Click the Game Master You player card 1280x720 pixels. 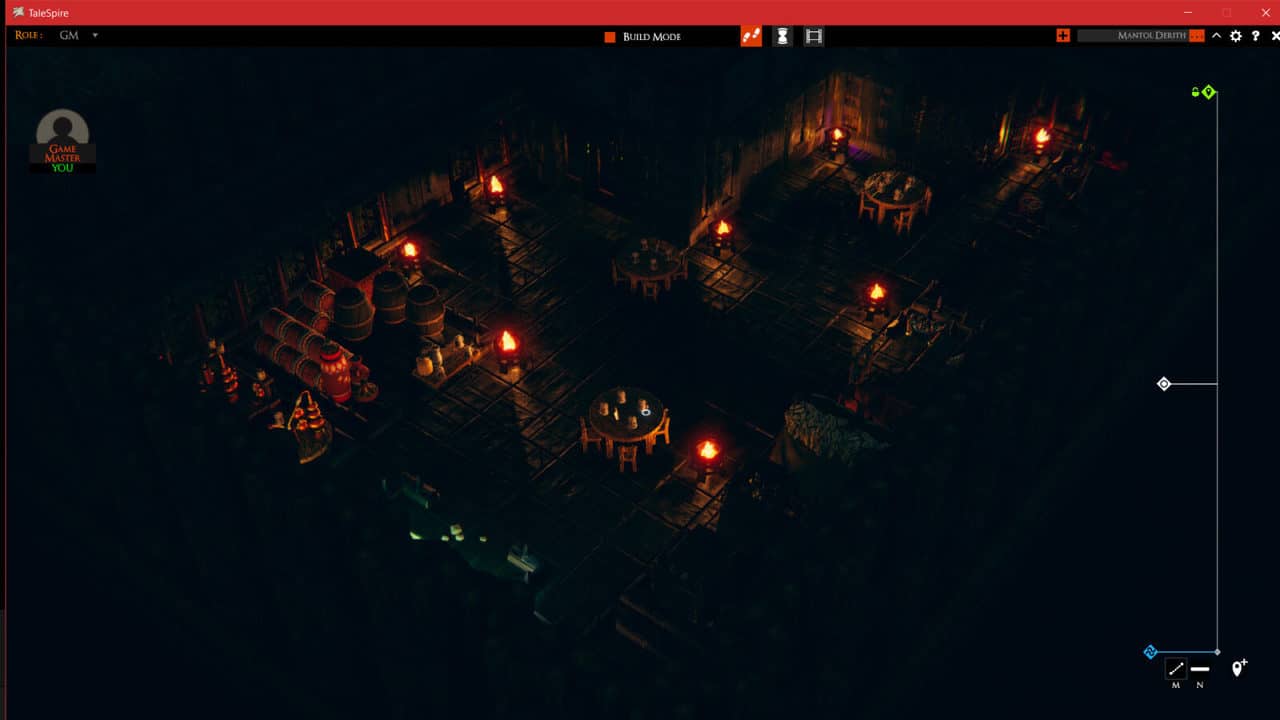62,138
